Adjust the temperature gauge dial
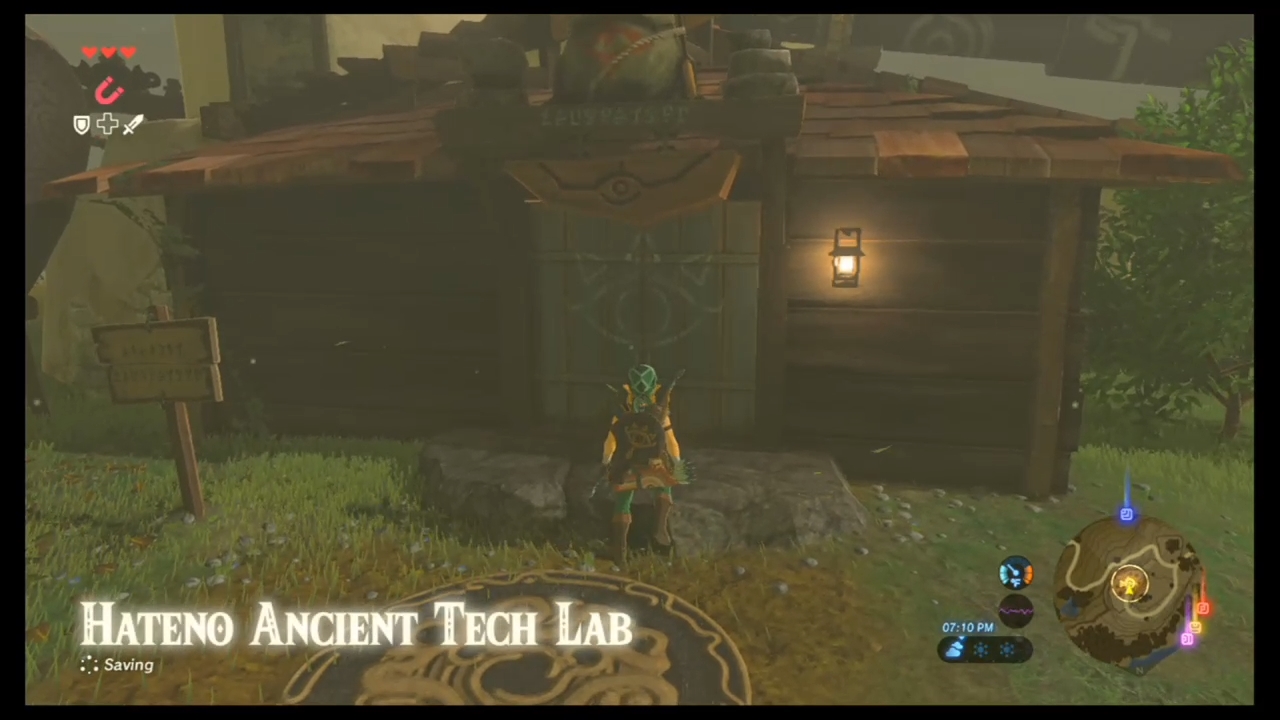1280x720 pixels. coord(1017,573)
